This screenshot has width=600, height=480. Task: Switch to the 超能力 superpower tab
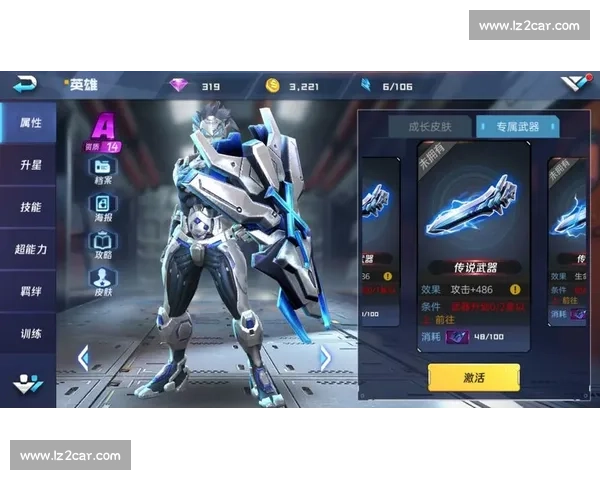pyautogui.click(x=29, y=249)
